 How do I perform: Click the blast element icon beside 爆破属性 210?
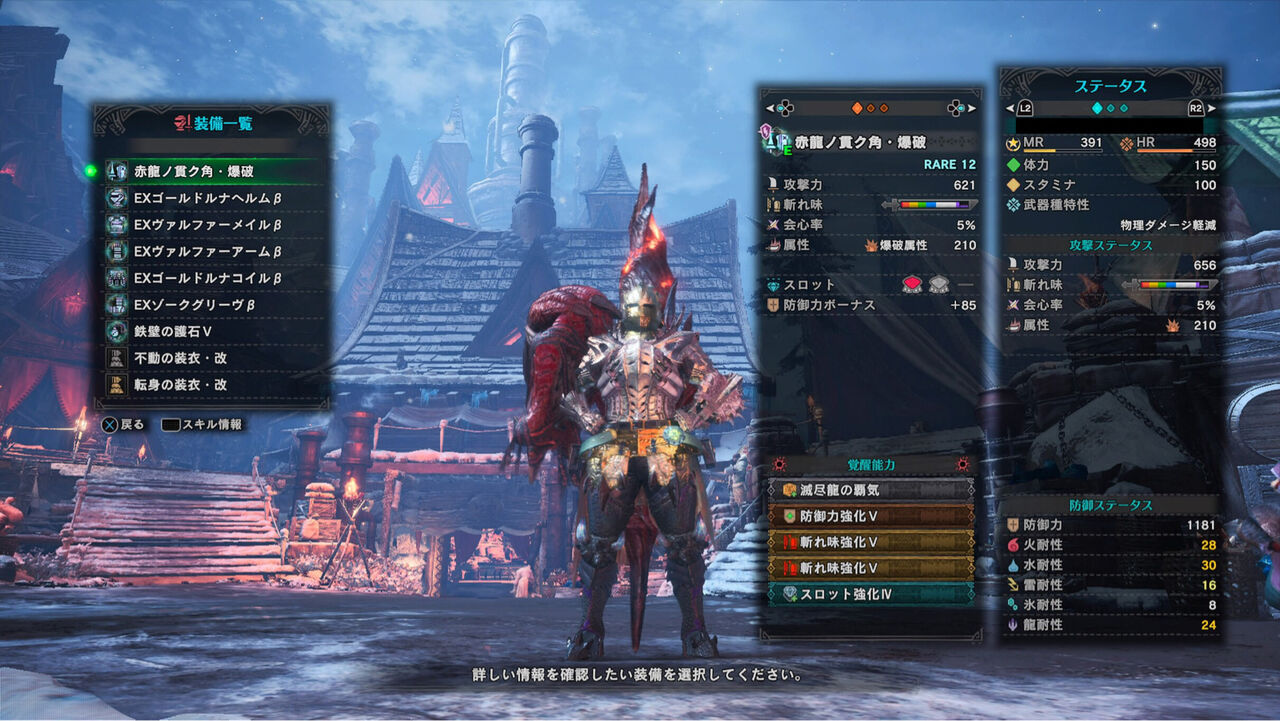869,244
